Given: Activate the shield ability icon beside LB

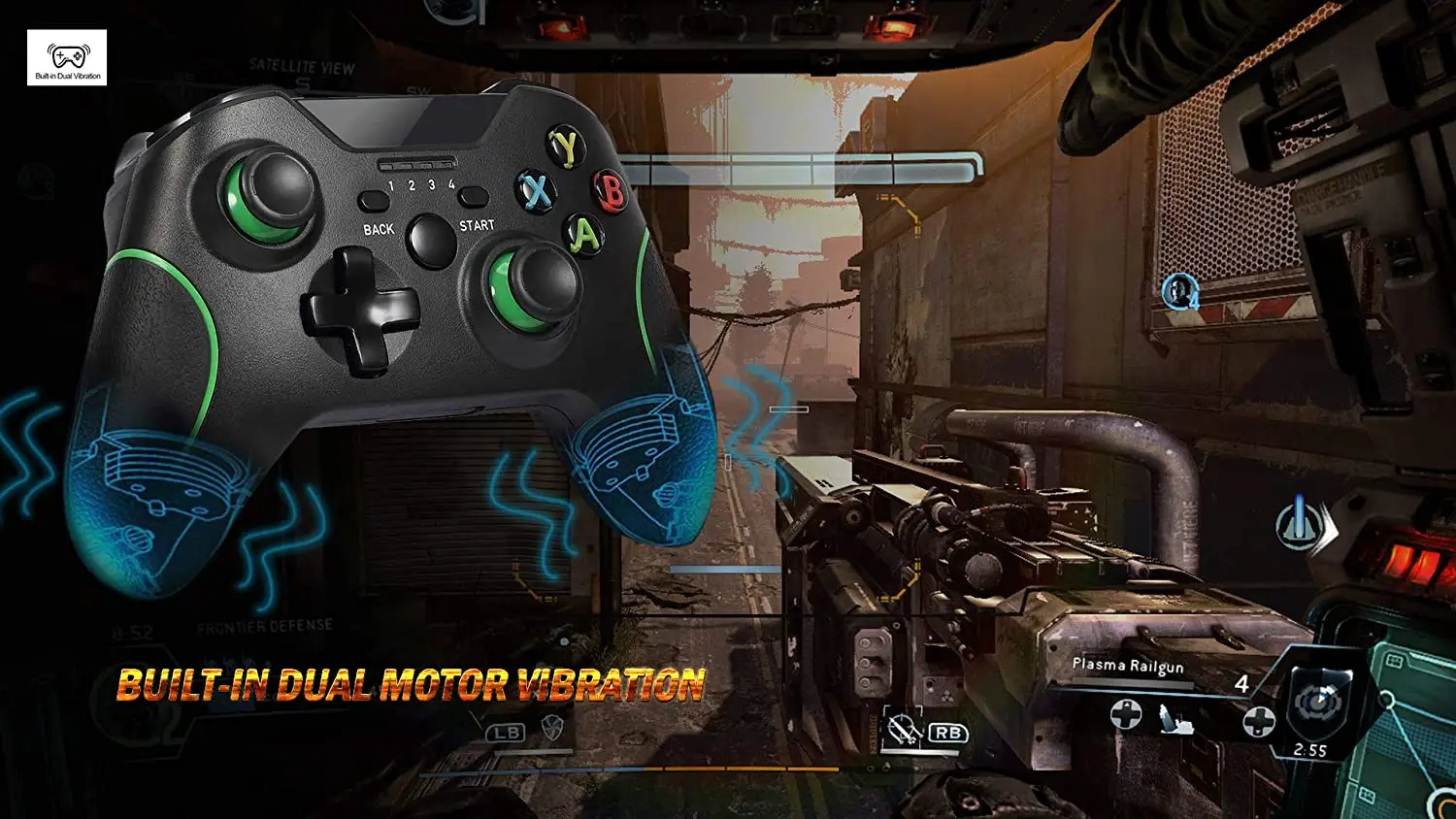Looking at the screenshot, I should point(553,730).
